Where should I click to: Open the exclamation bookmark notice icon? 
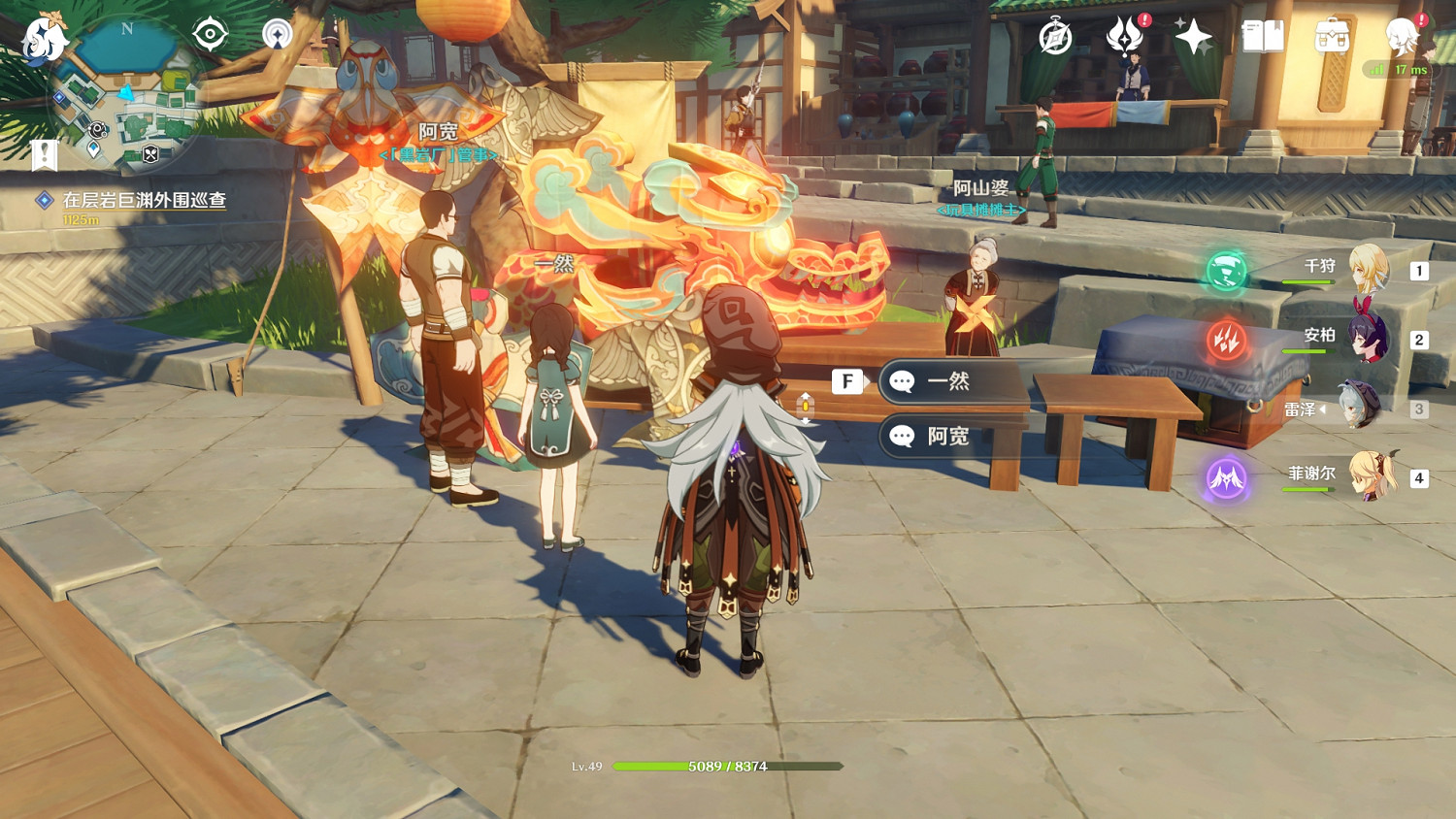click(45, 154)
